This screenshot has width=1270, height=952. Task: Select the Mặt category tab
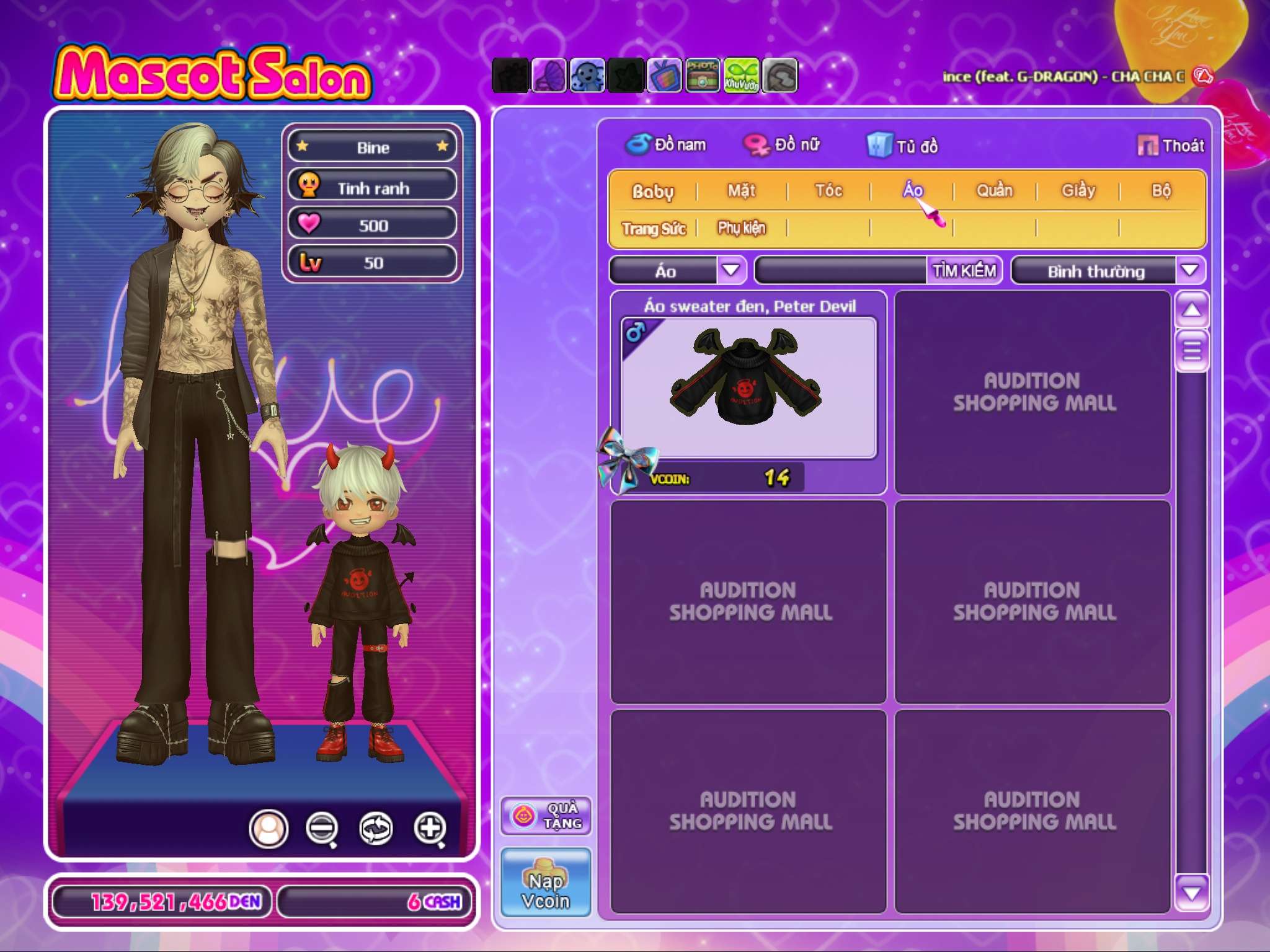click(741, 190)
